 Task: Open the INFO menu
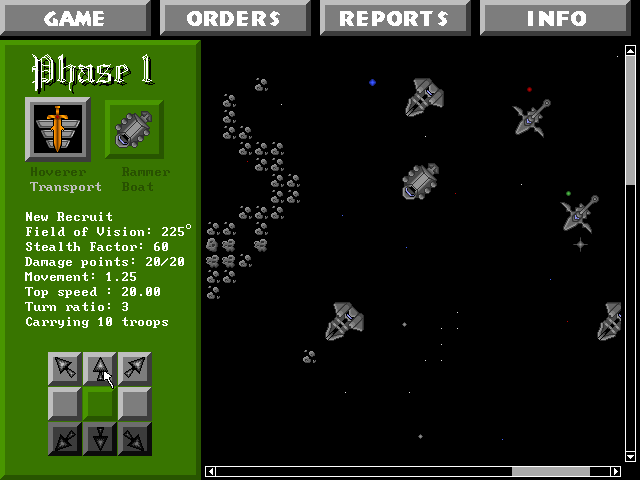coord(557,18)
